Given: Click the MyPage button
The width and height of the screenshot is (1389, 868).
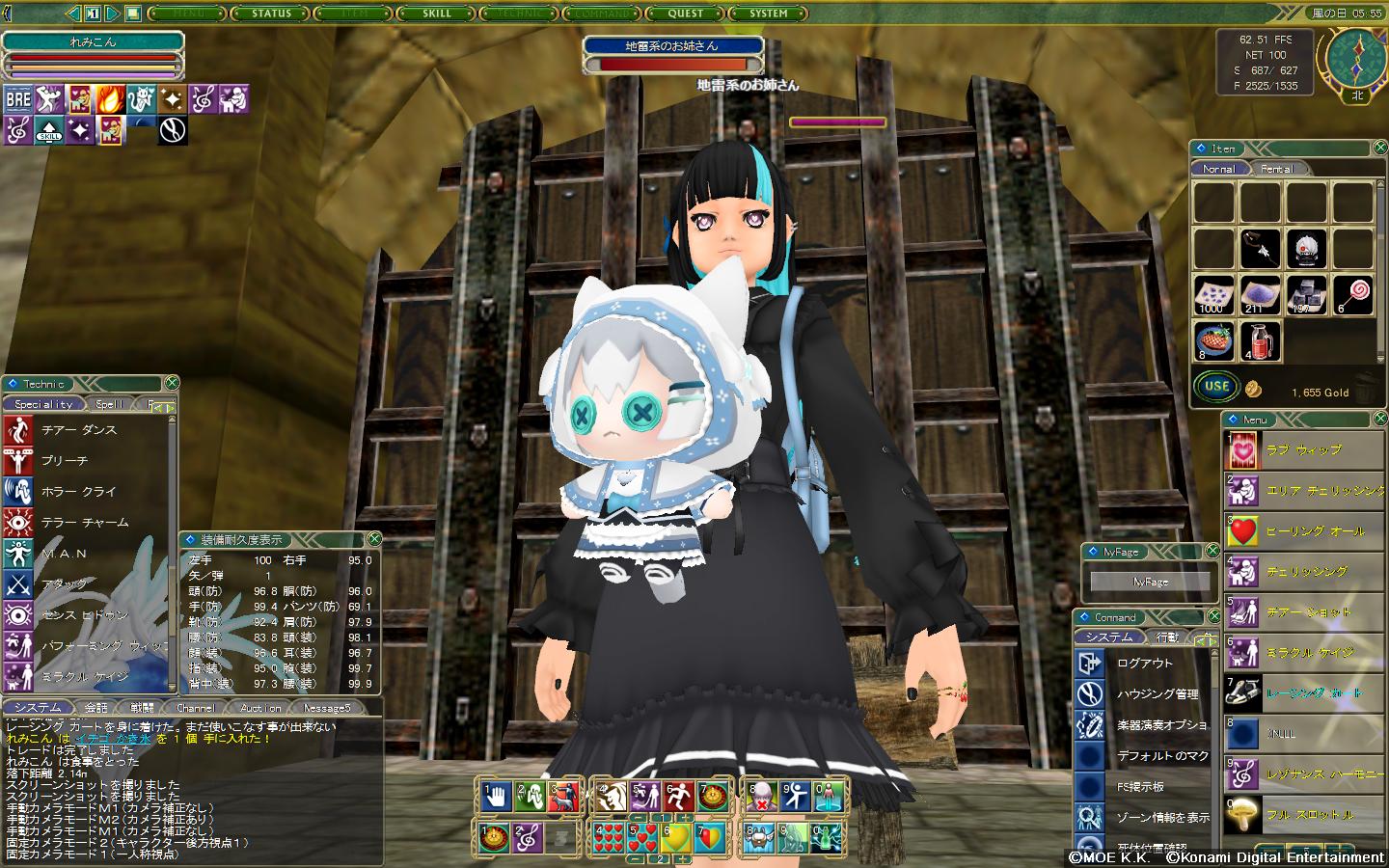Looking at the screenshot, I should (x=1150, y=582).
